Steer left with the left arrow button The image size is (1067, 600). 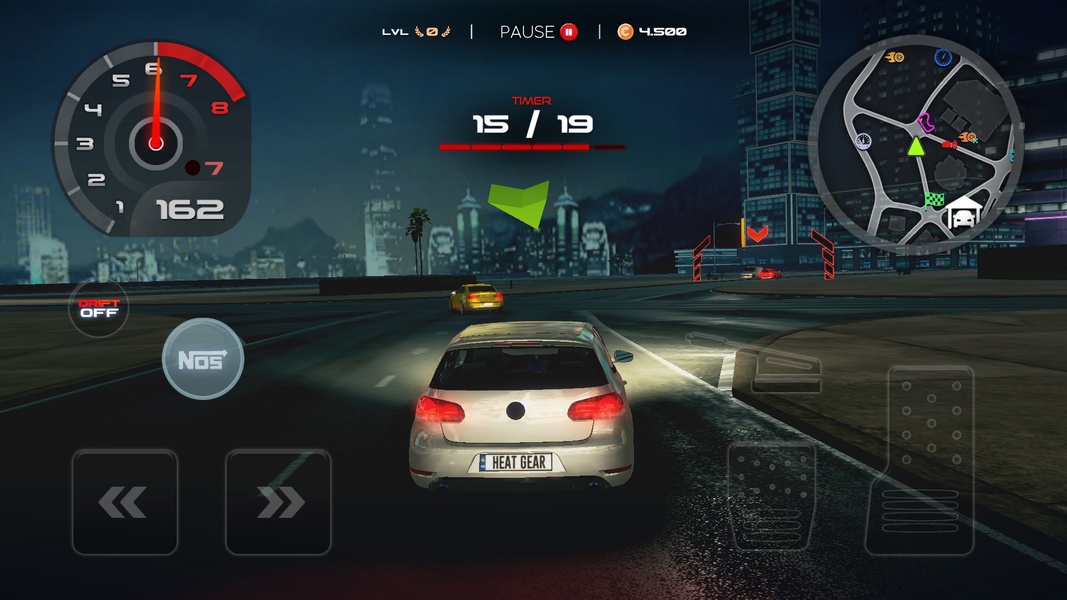point(124,502)
